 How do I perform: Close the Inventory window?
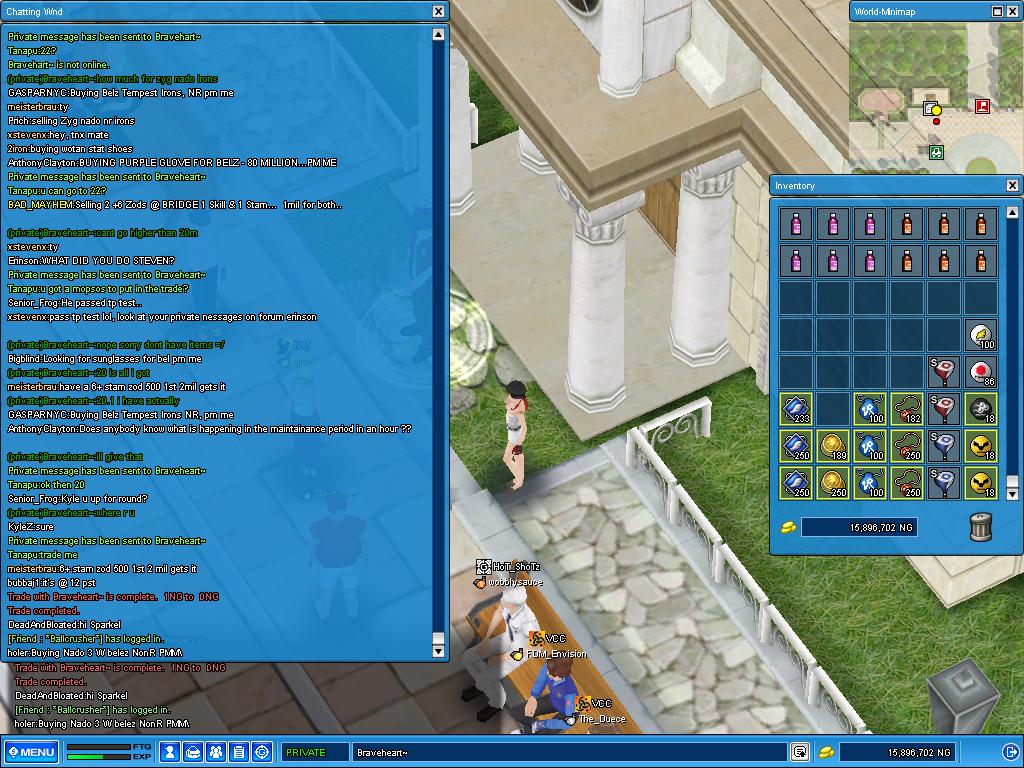click(x=1012, y=185)
